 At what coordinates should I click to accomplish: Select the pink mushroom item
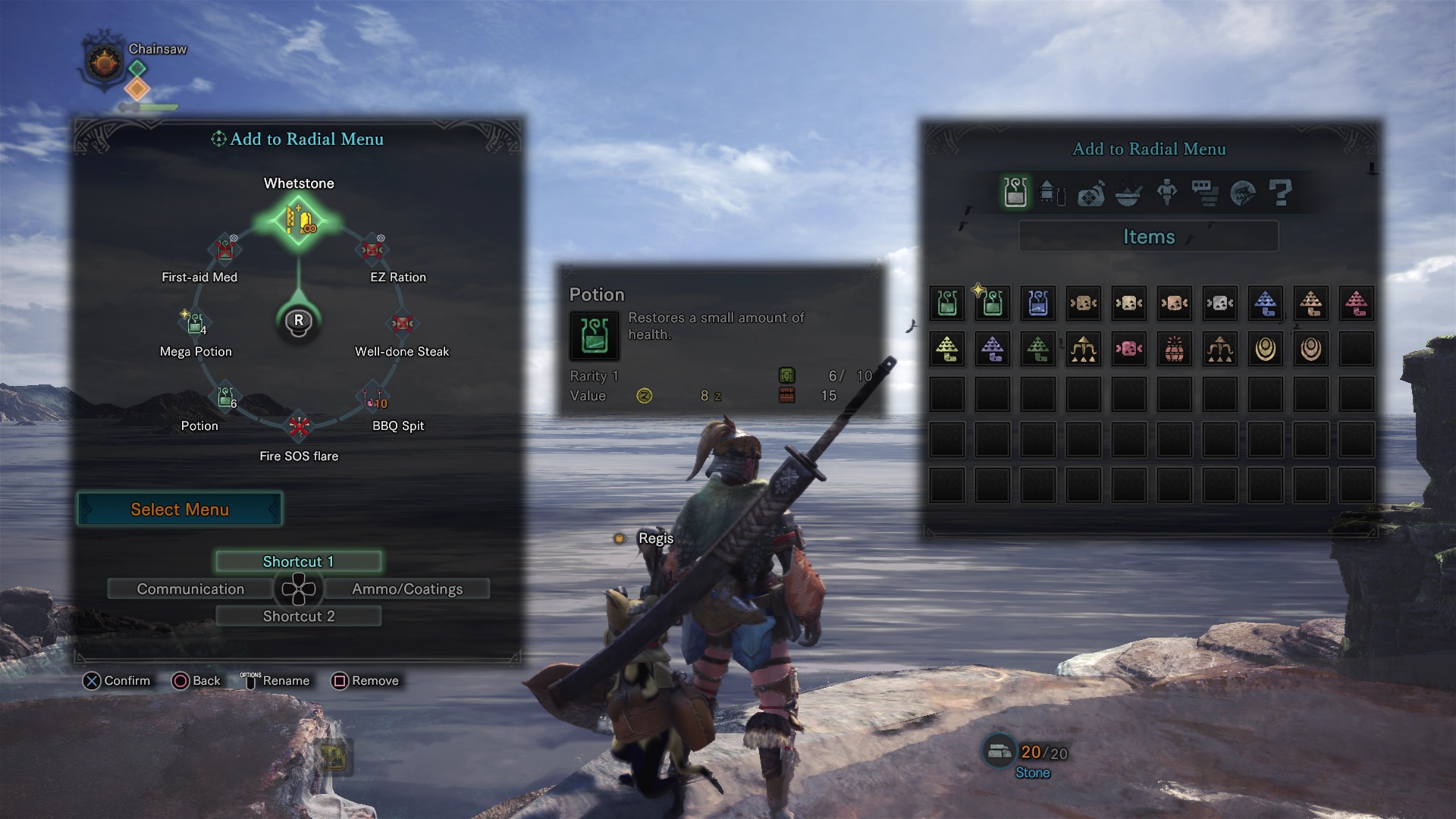1356,303
